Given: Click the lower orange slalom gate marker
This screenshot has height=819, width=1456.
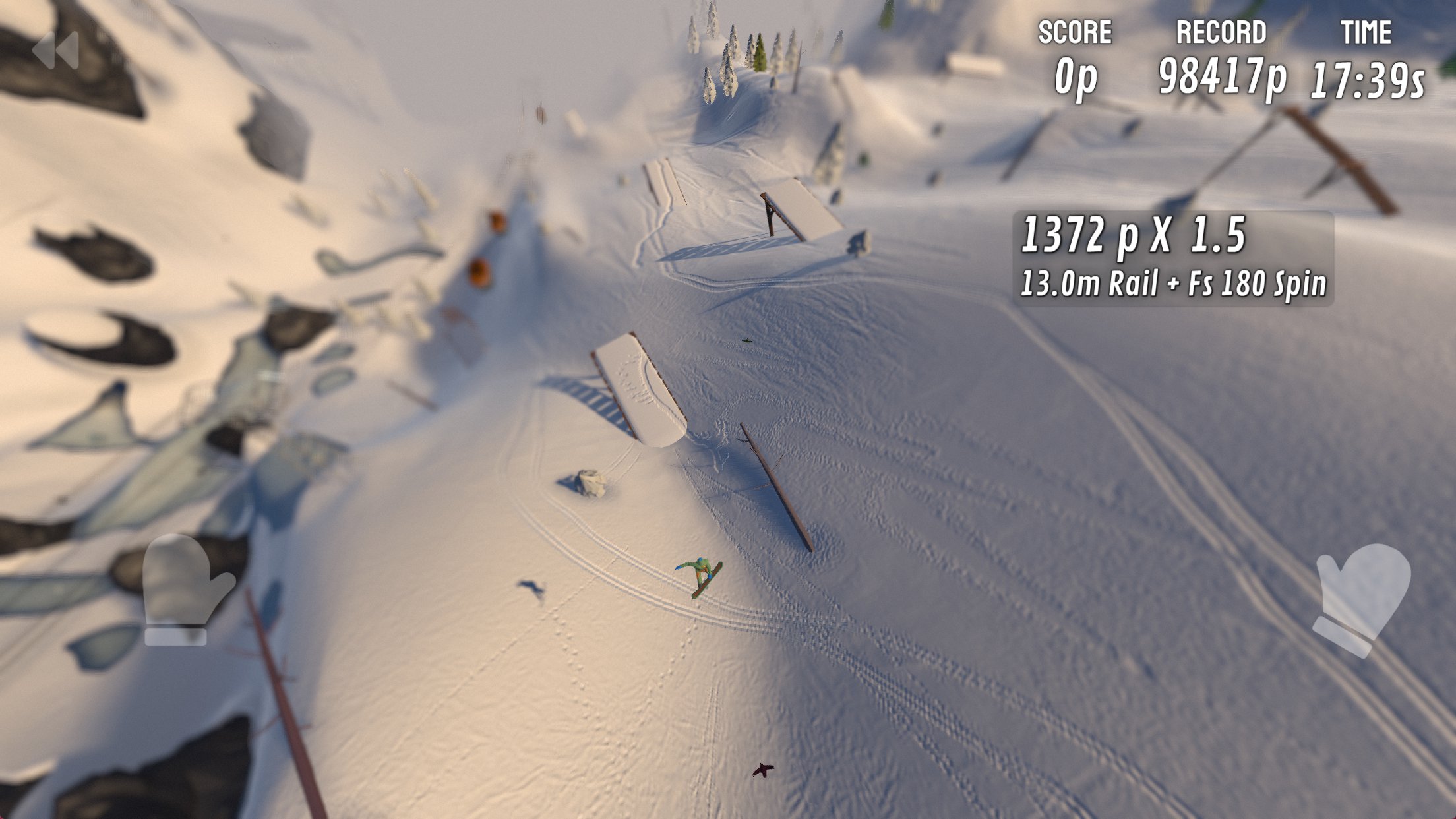Looking at the screenshot, I should [x=480, y=271].
